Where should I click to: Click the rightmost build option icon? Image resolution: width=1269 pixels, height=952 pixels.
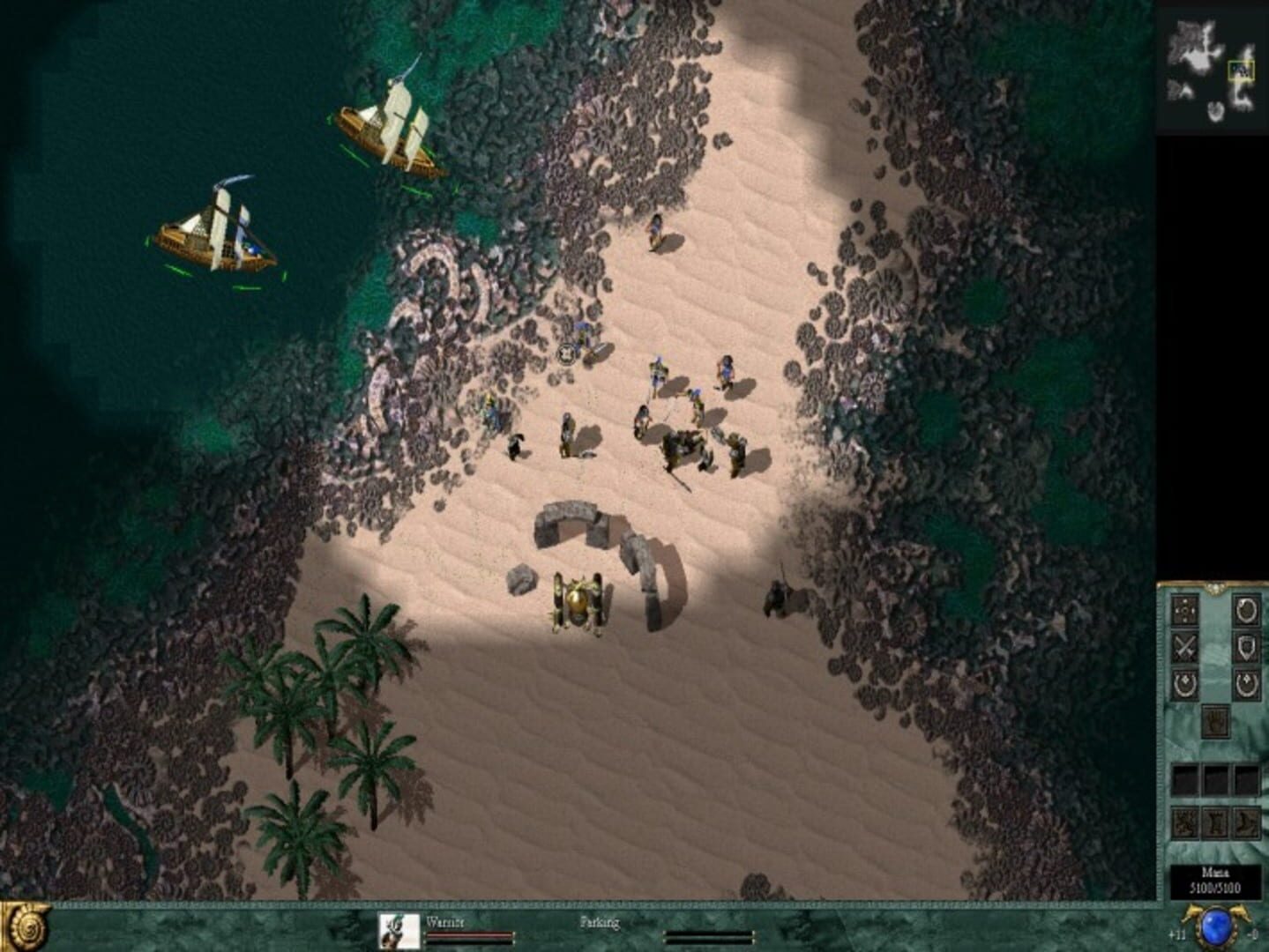[x=1245, y=824]
